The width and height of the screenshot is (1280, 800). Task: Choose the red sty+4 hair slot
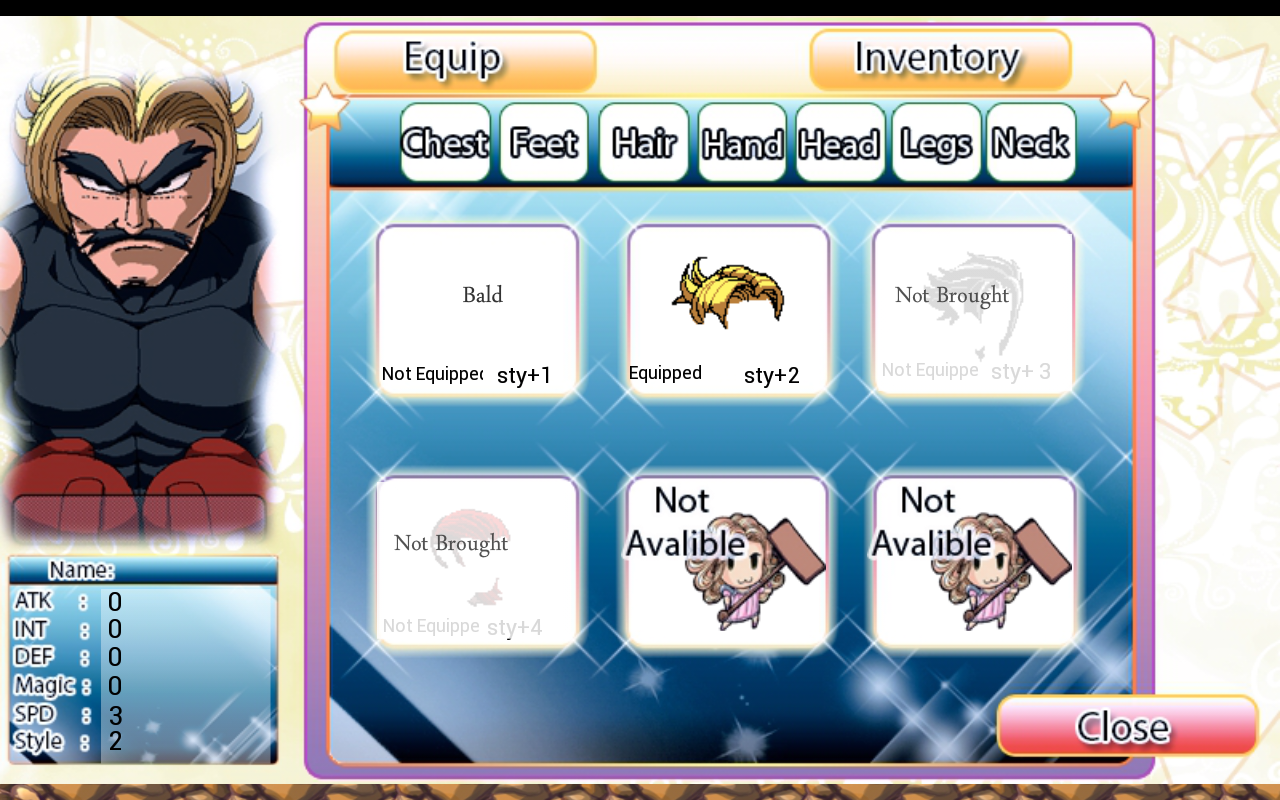tap(478, 560)
